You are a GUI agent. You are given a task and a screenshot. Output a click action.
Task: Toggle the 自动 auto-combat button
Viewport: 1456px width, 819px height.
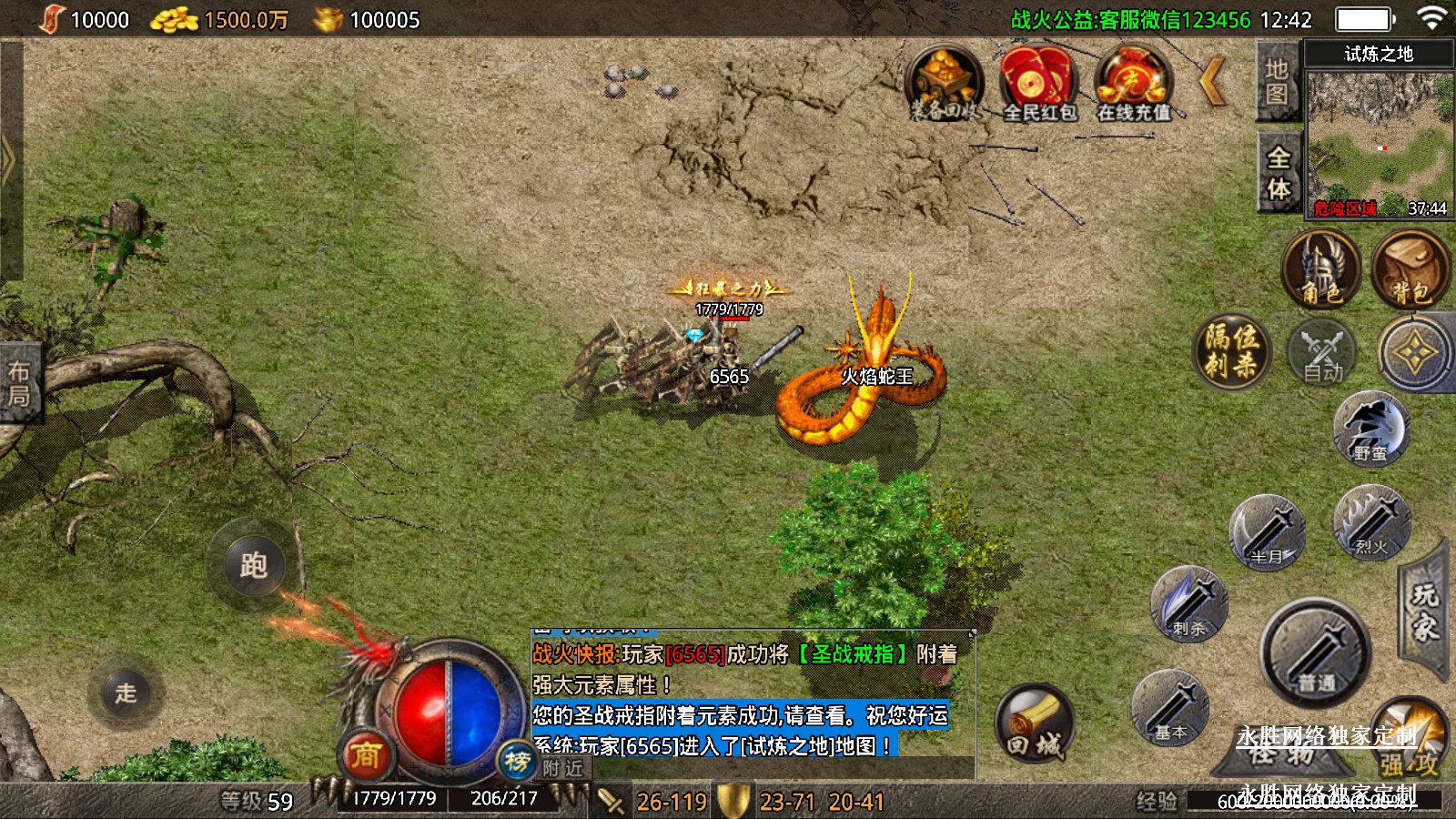click(x=1321, y=352)
